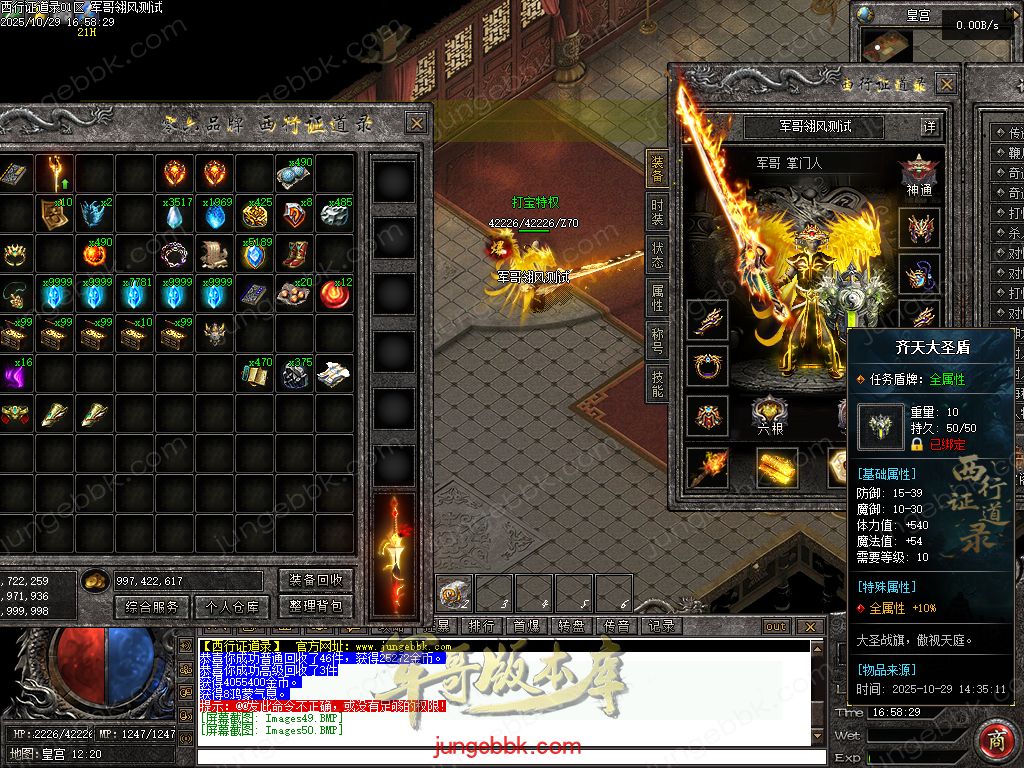The image size is (1024, 768).
Task: Close the inventory bag window
Action: click(416, 123)
